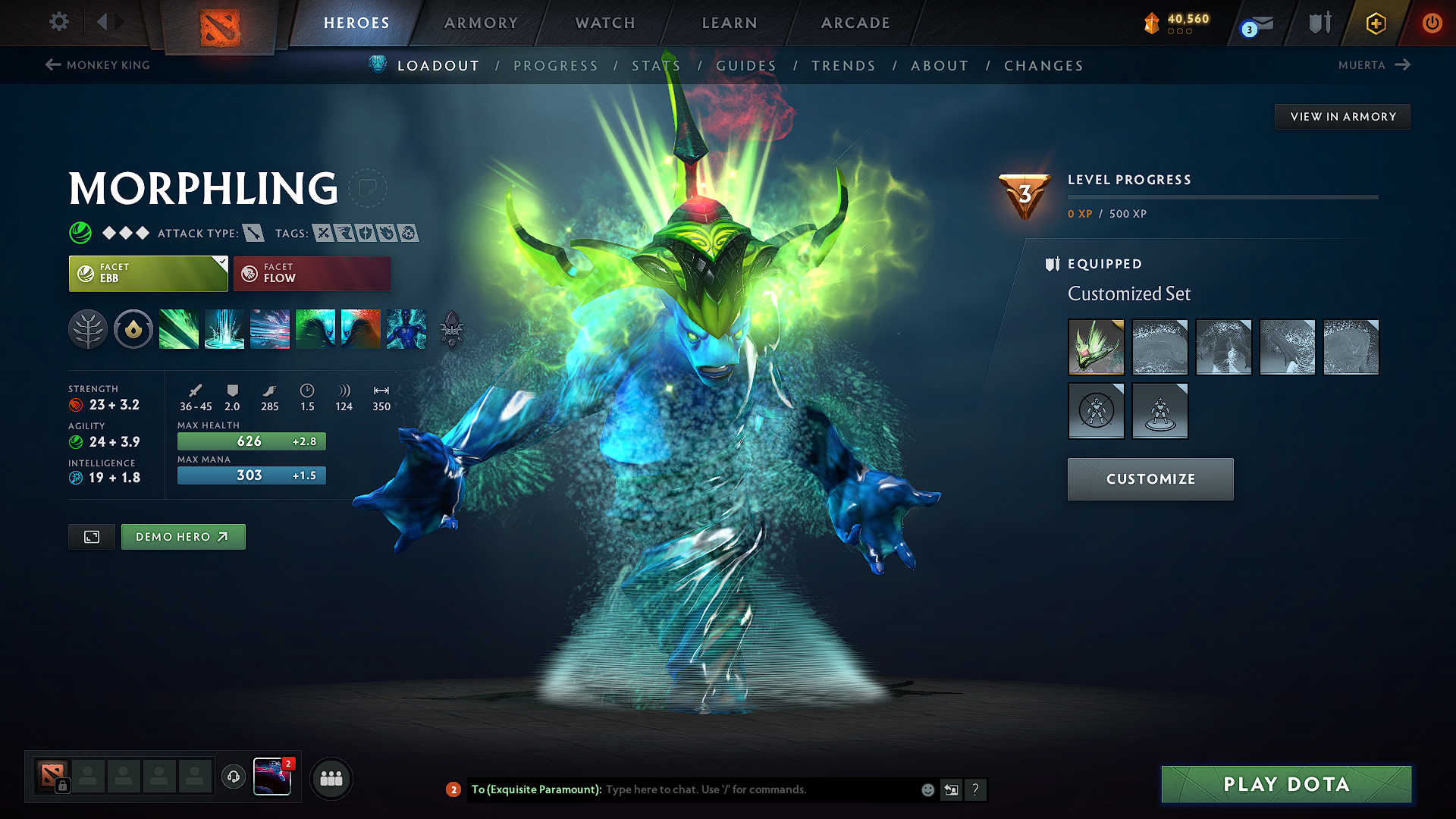The height and width of the screenshot is (819, 1456).
Task: Open the friends list icon bottom left
Action: 331,778
